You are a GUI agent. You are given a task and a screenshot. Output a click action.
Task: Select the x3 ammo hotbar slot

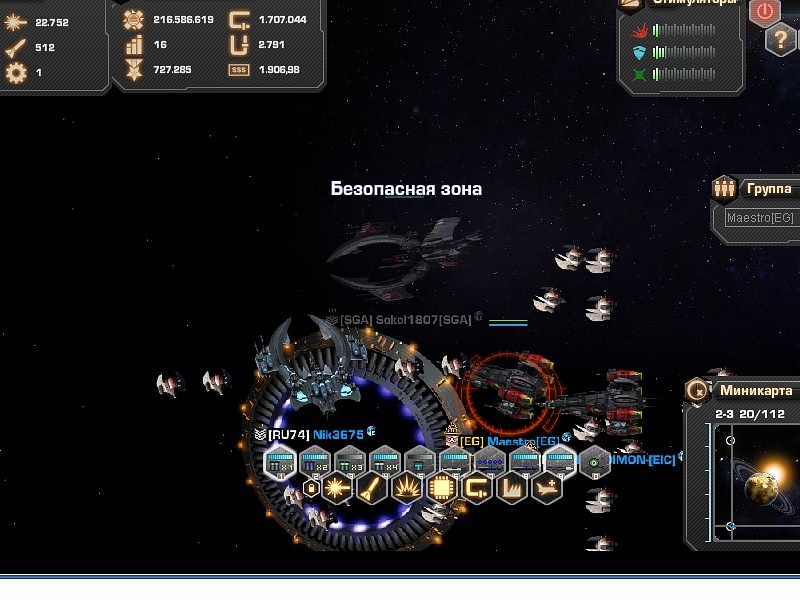click(x=349, y=461)
